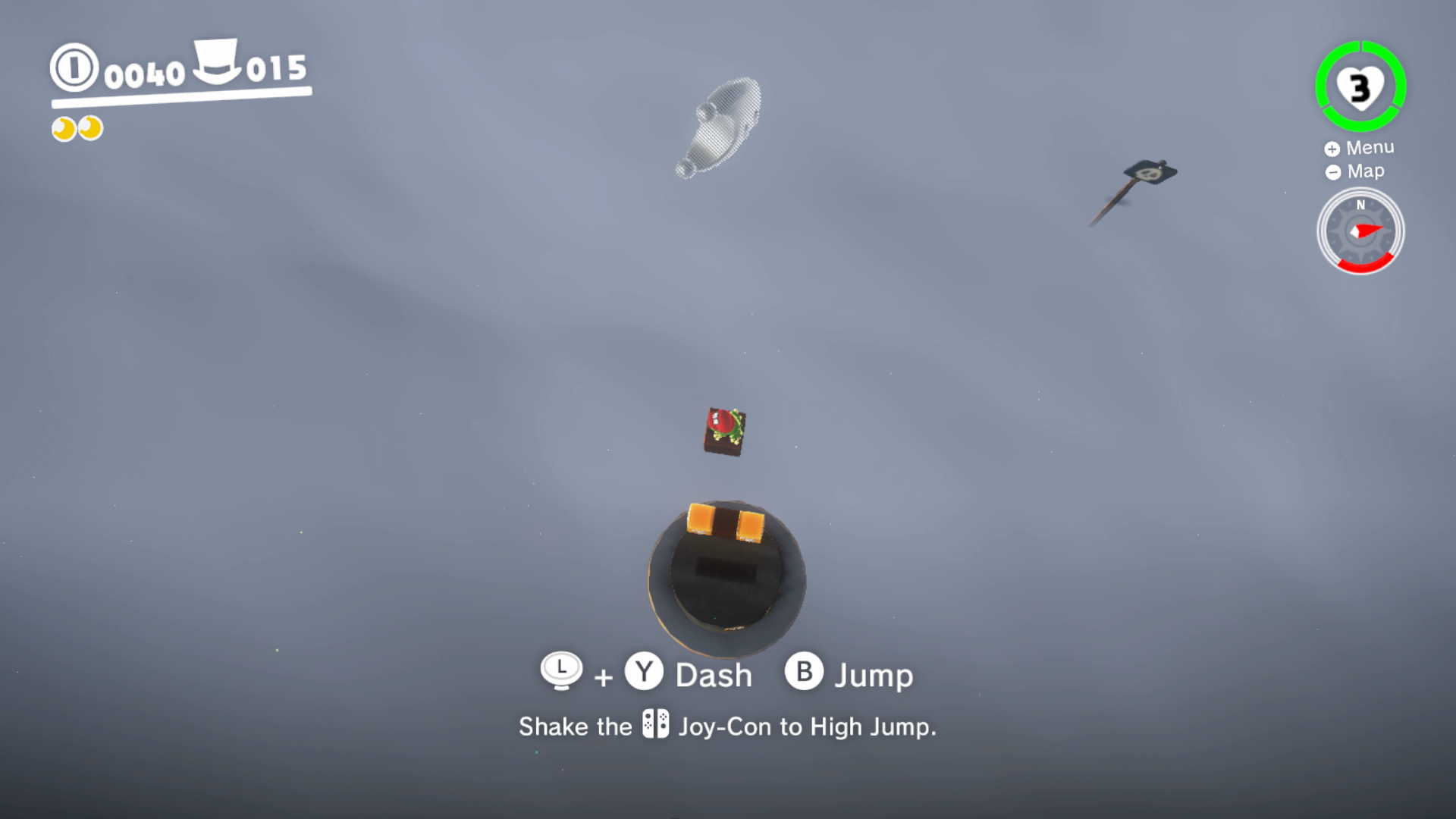Toggle the plus symbol beside Menu
This screenshot has height=819, width=1456.
[x=1333, y=147]
